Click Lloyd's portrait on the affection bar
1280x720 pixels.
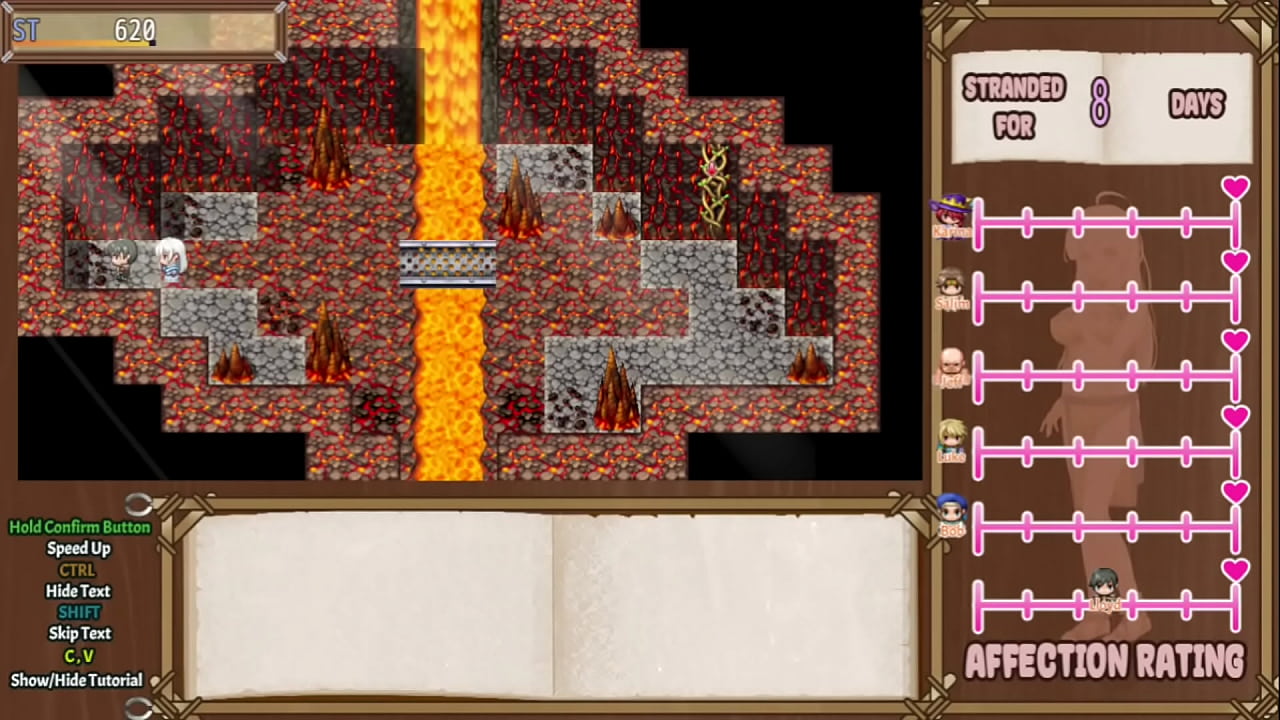1103,589
